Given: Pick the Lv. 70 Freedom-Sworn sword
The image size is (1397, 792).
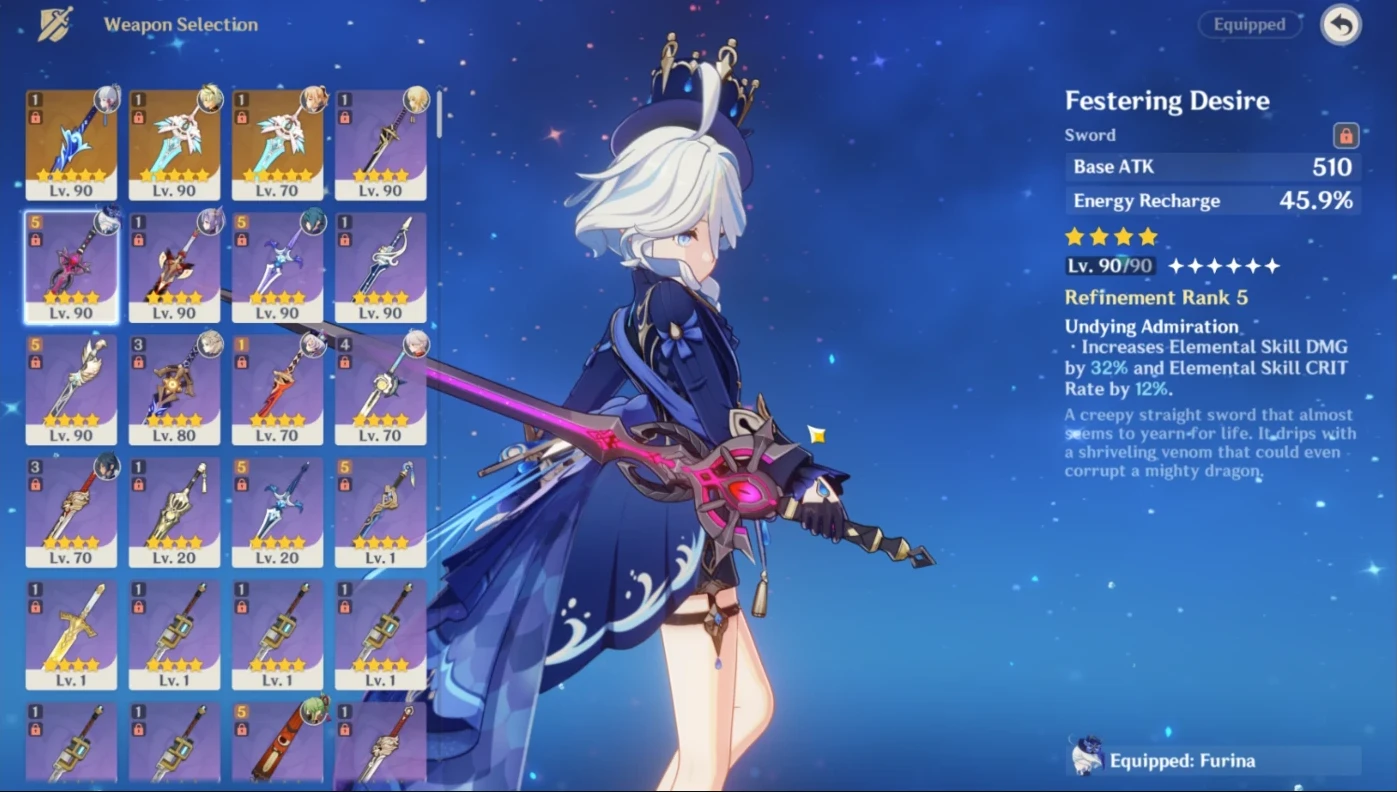Looking at the screenshot, I should 277,145.
